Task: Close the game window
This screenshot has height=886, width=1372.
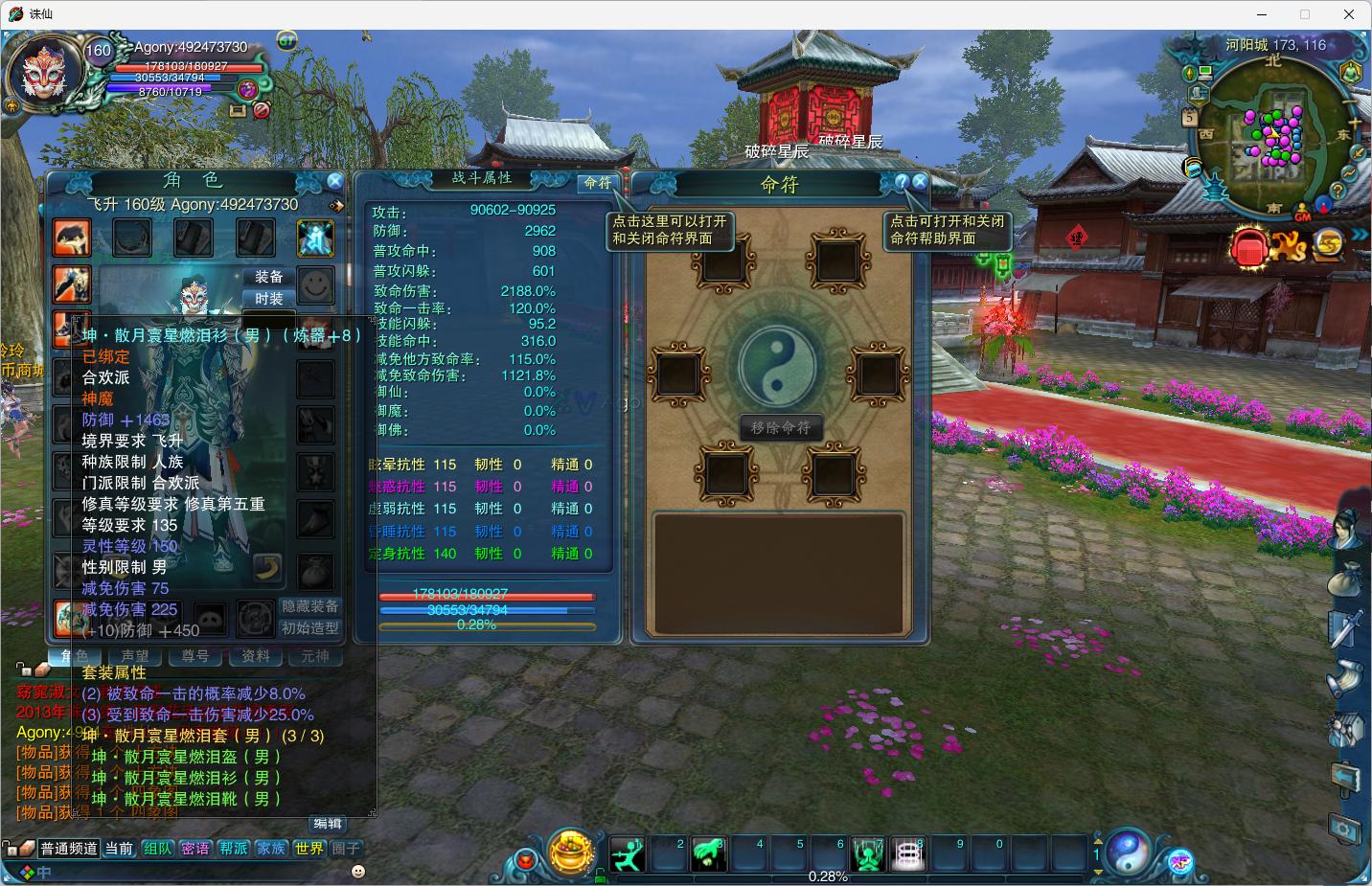Action: (1349, 14)
